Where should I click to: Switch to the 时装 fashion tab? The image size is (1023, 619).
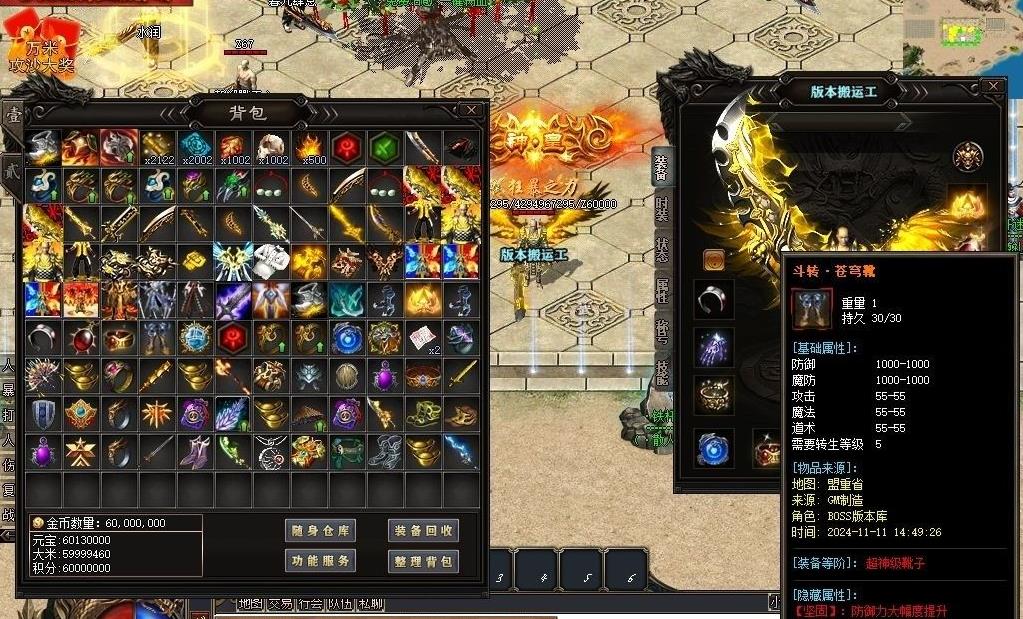tap(662, 209)
